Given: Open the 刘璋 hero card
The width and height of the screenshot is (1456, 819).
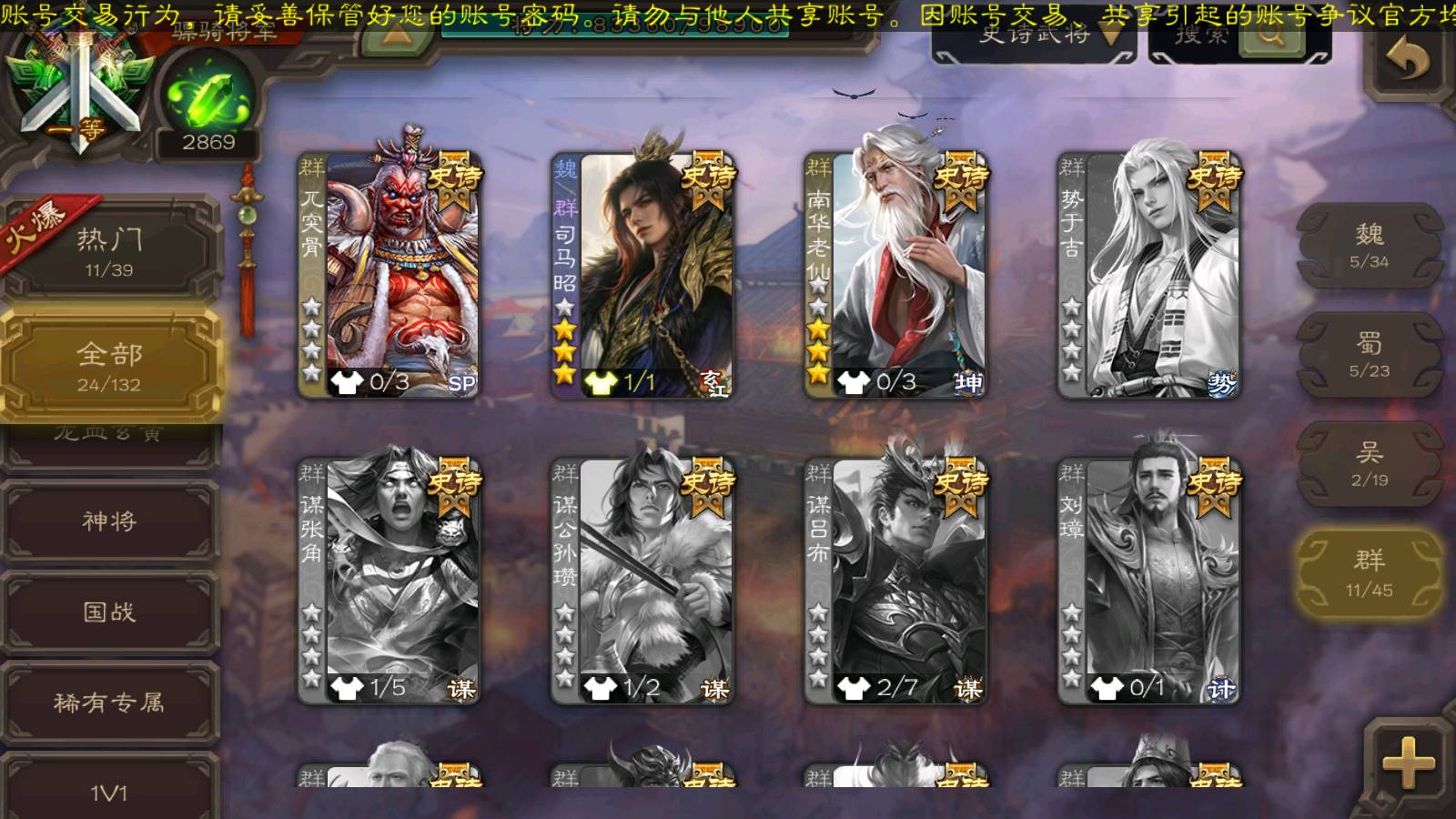Looking at the screenshot, I should point(1149,581).
